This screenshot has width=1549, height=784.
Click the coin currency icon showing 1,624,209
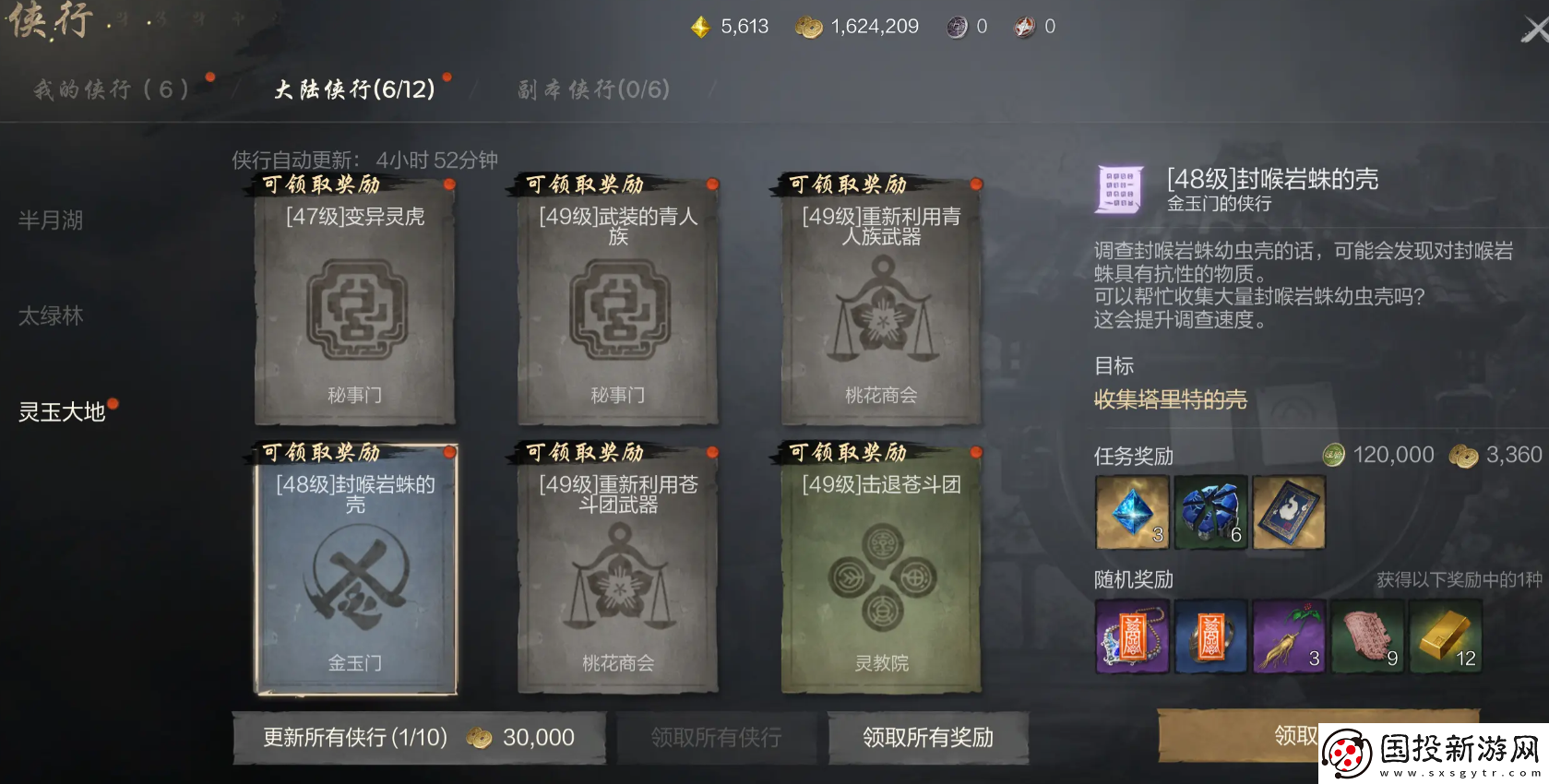click(x=810, y=26)
